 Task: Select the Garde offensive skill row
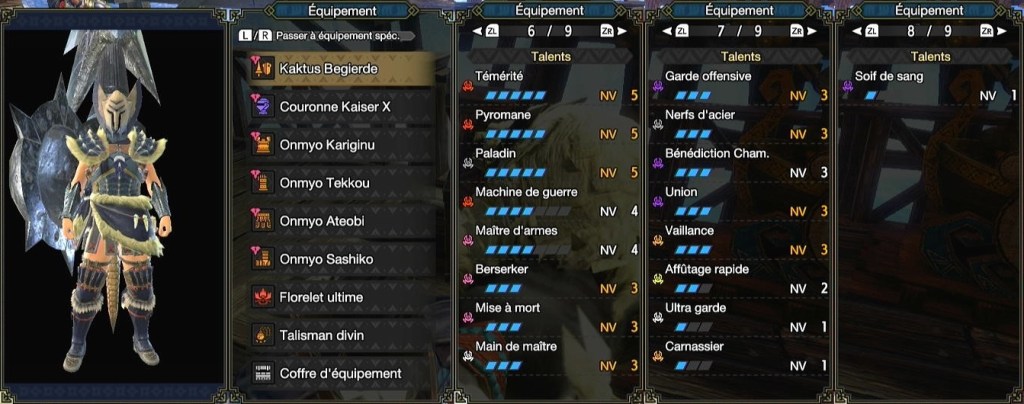pos(740,86)
